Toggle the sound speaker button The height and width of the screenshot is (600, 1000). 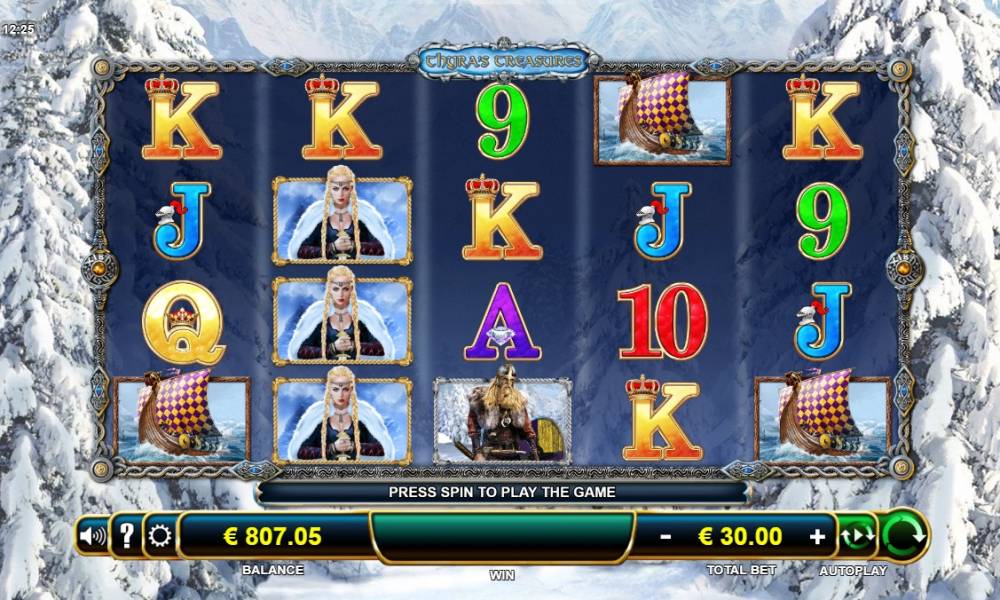point(92,537)
